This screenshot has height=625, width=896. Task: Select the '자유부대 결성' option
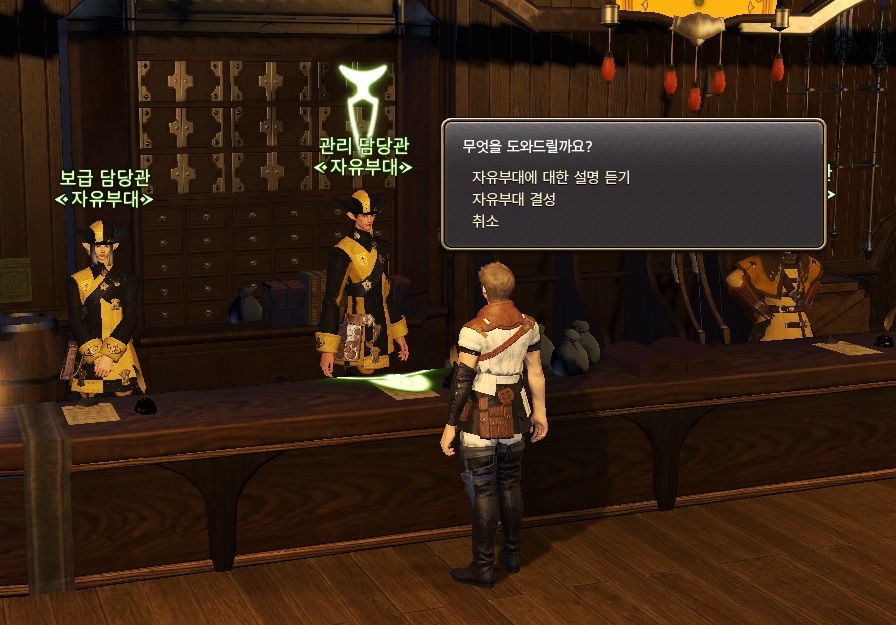click(x=513, y=199)
